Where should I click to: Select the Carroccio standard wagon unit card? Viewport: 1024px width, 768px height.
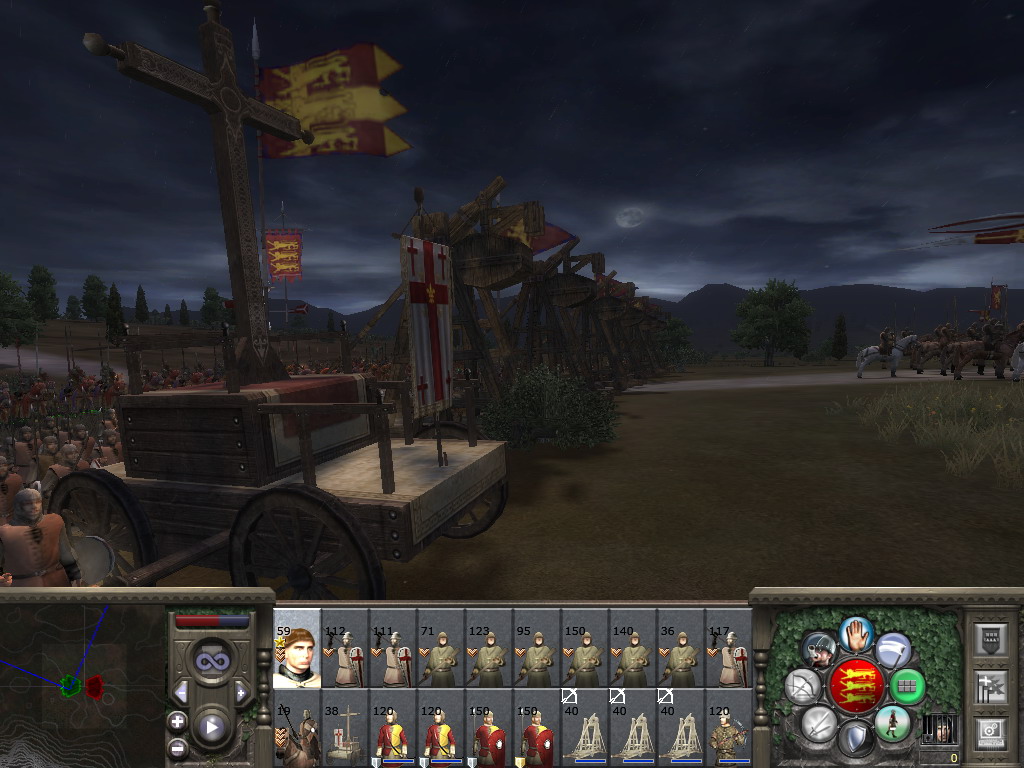coord(344,730)
